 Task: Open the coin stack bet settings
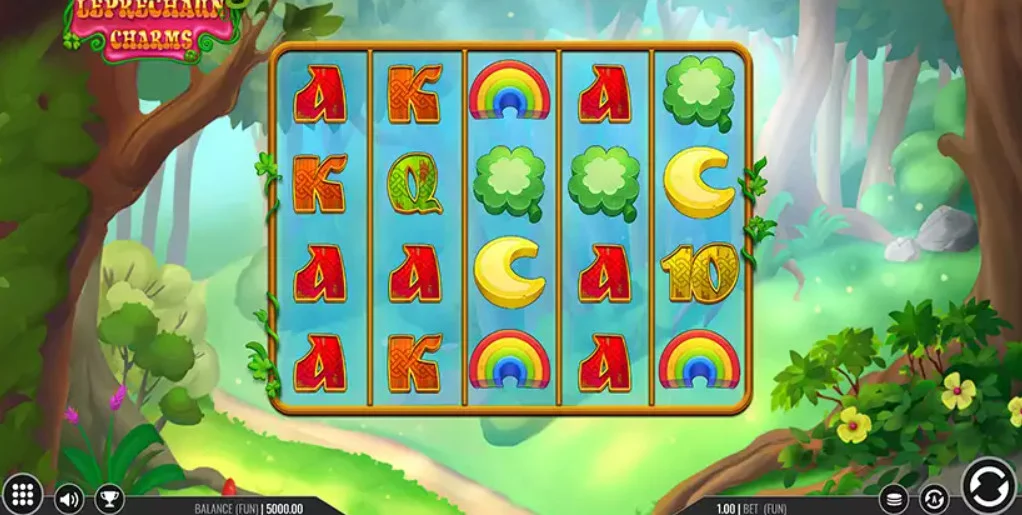click(x=893, y=497)
